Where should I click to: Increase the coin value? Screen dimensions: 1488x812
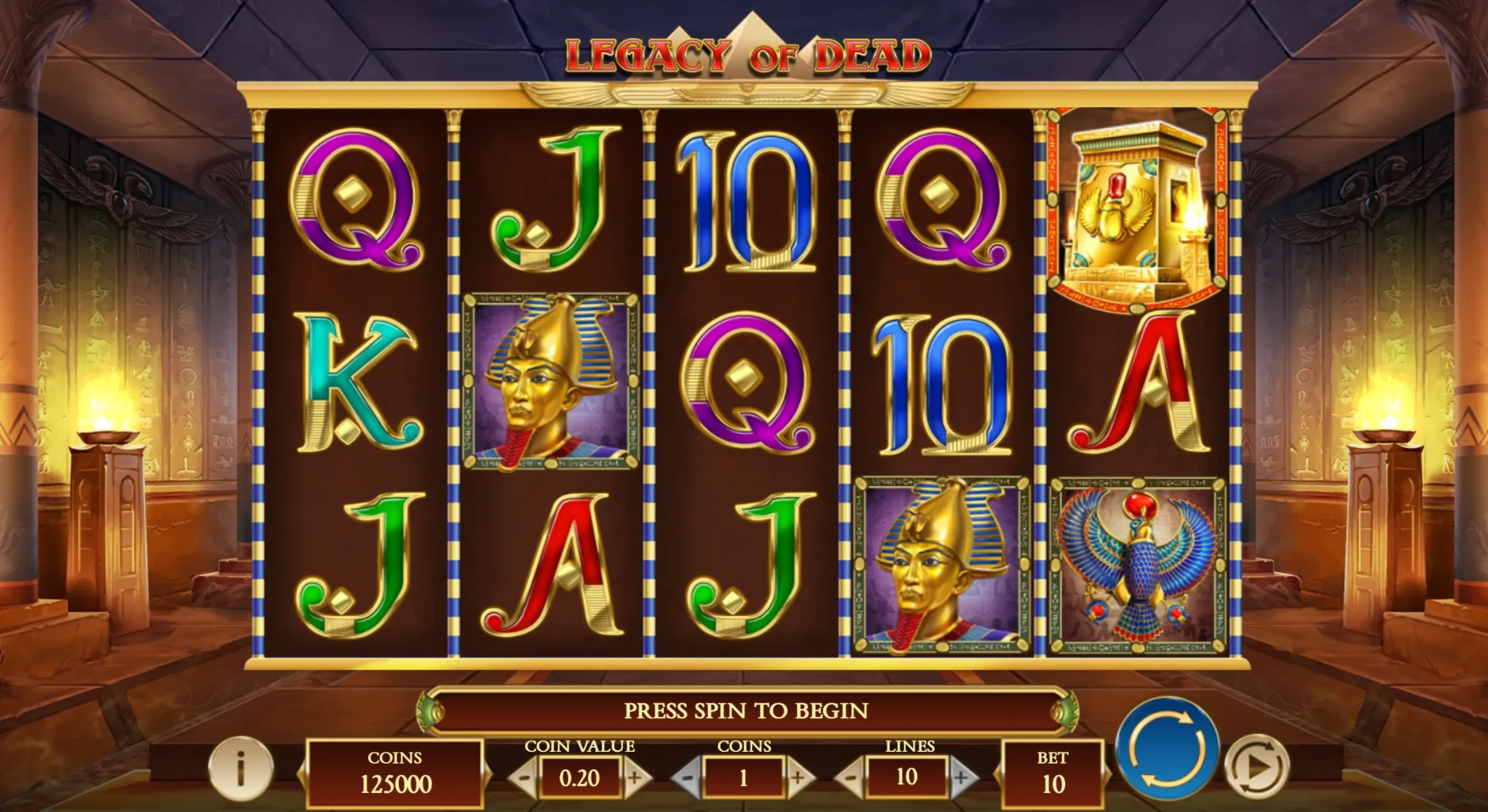tap(635, 778)
